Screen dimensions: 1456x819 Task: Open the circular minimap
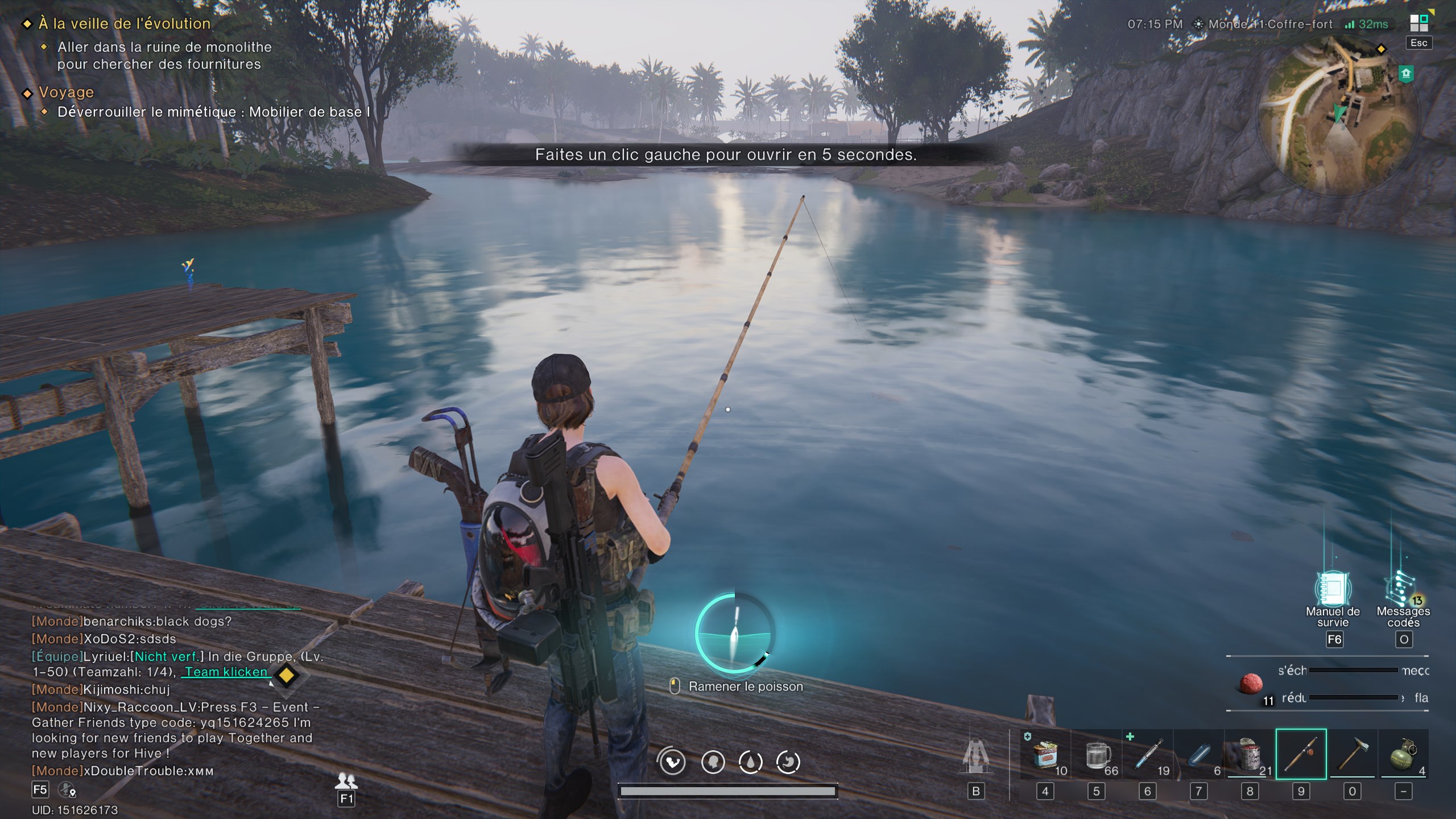point(1340,113)
